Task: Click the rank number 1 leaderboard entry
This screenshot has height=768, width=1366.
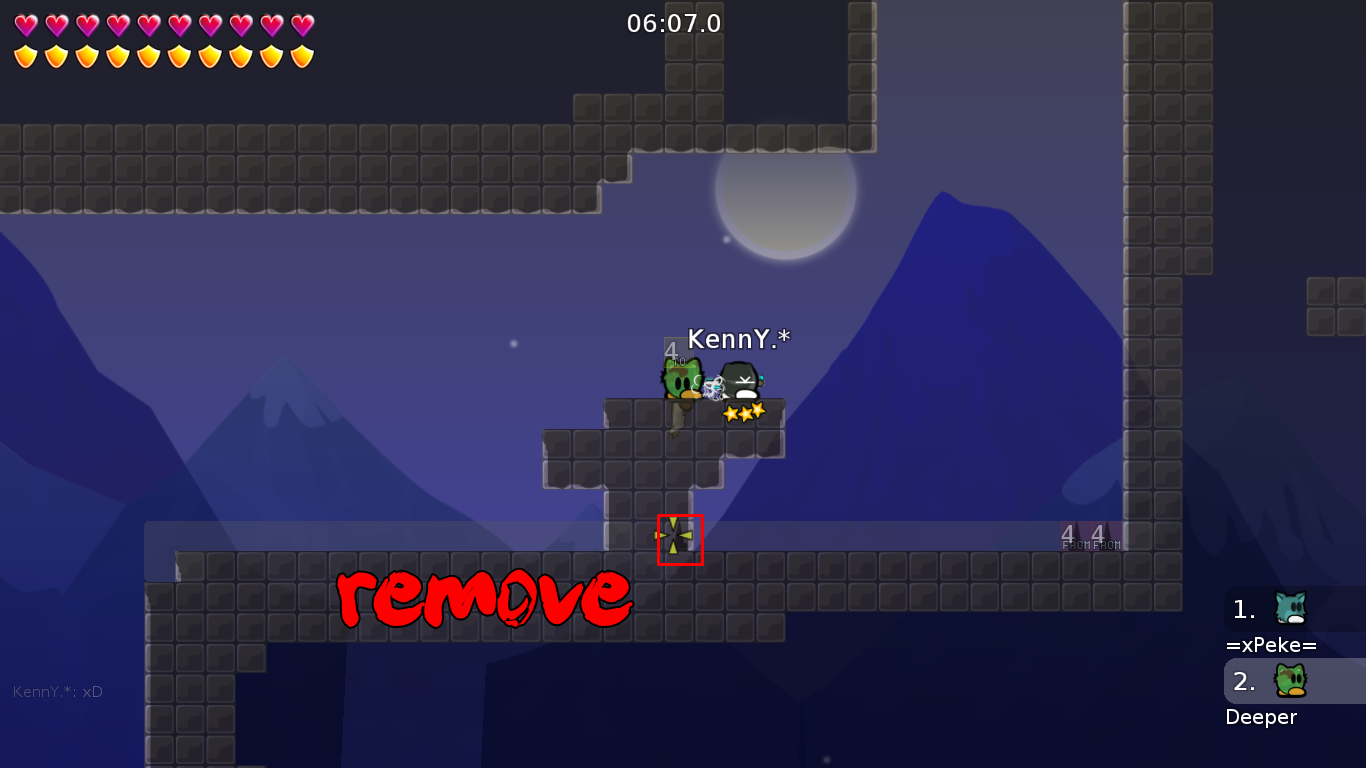Action: pyautogui.click(x=1243, y=608)
